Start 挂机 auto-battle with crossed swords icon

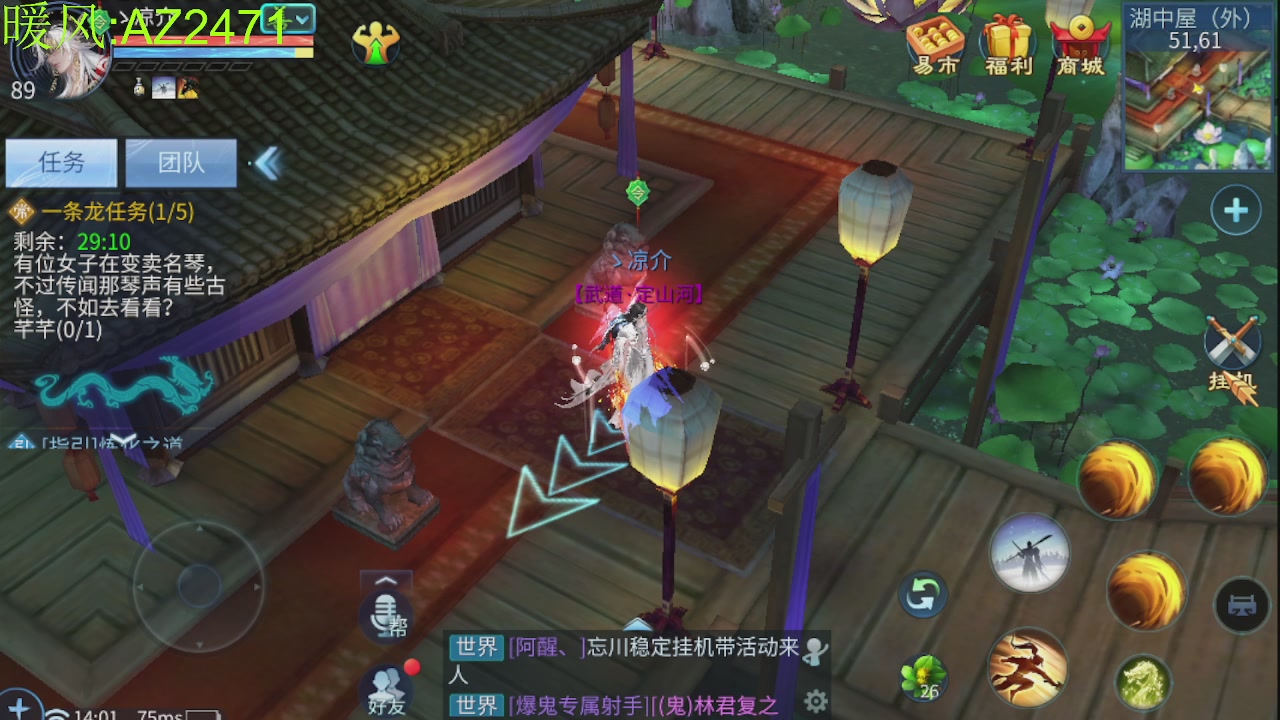pos(1232,345)
